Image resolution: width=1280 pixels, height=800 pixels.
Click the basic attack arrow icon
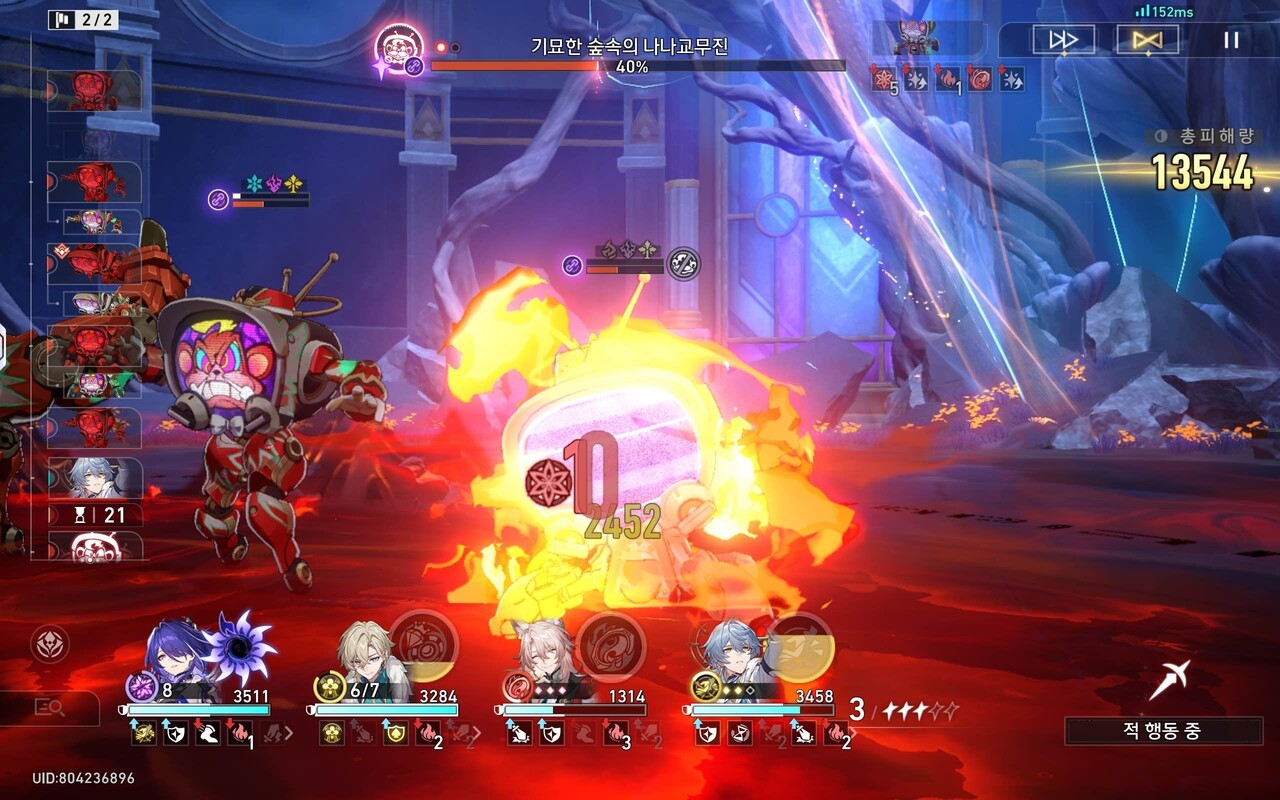coord(1169,680)
